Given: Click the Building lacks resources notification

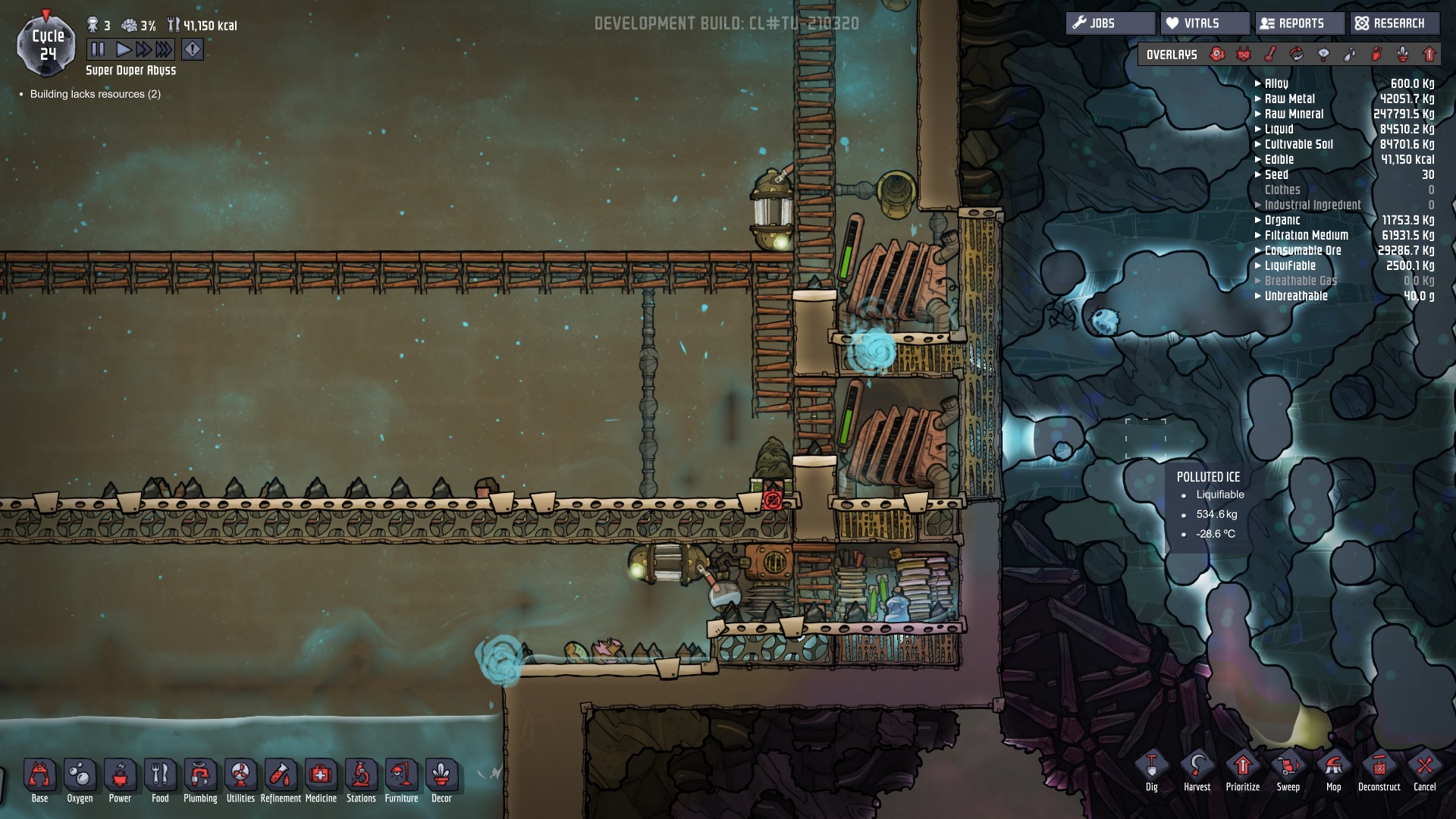Looking at the screenshot, I should tap(95, 94).
